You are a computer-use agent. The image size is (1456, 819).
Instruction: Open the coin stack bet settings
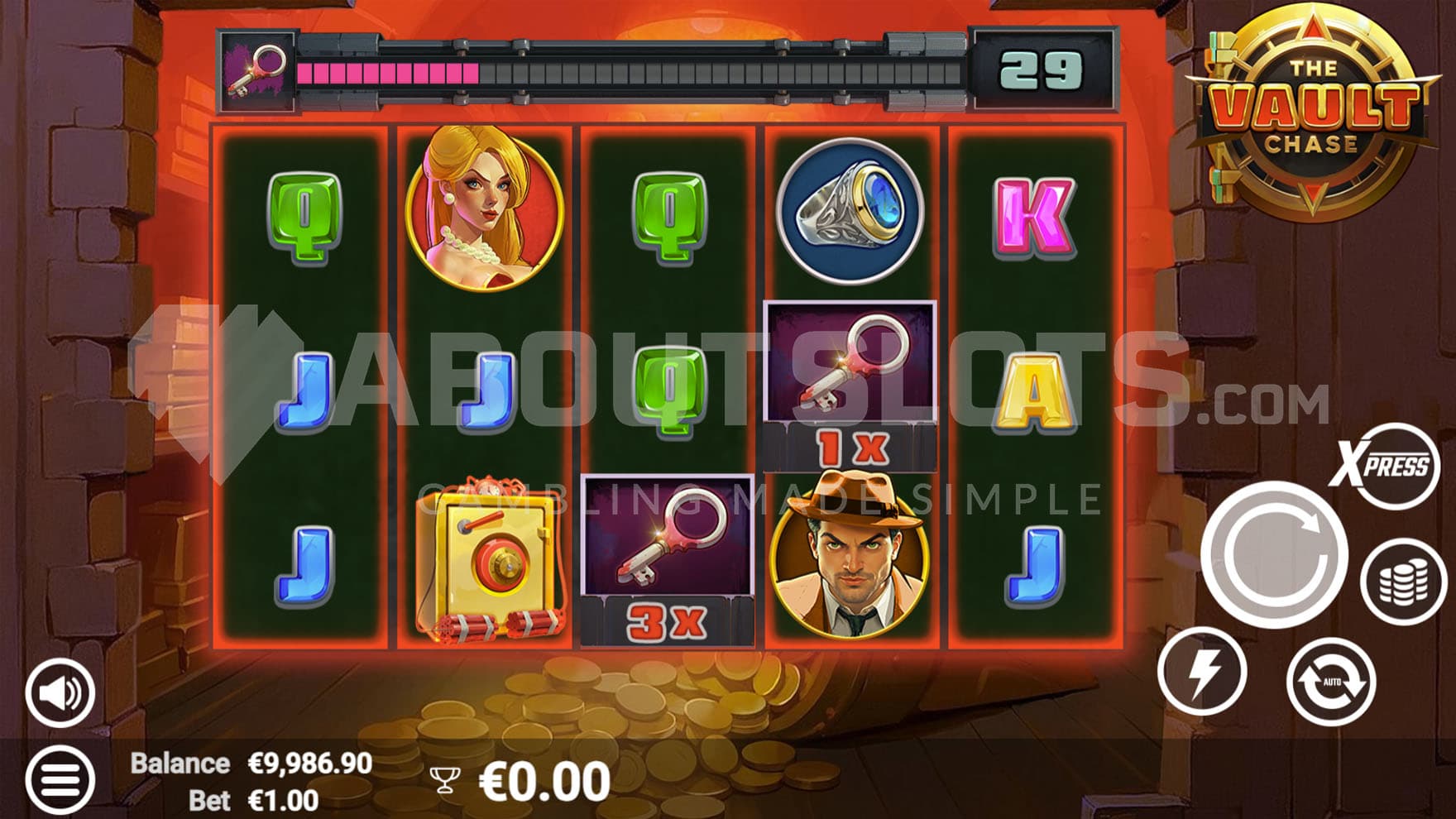(1403, 582)
